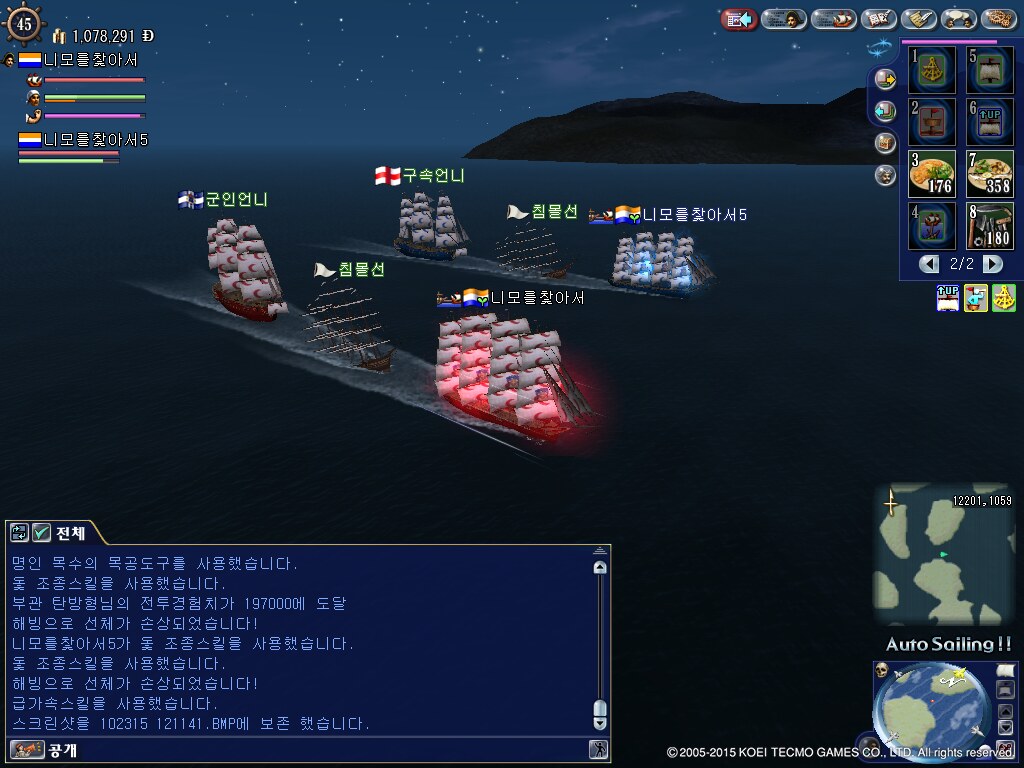Go to the next shortcut page

tap(992, 264)
